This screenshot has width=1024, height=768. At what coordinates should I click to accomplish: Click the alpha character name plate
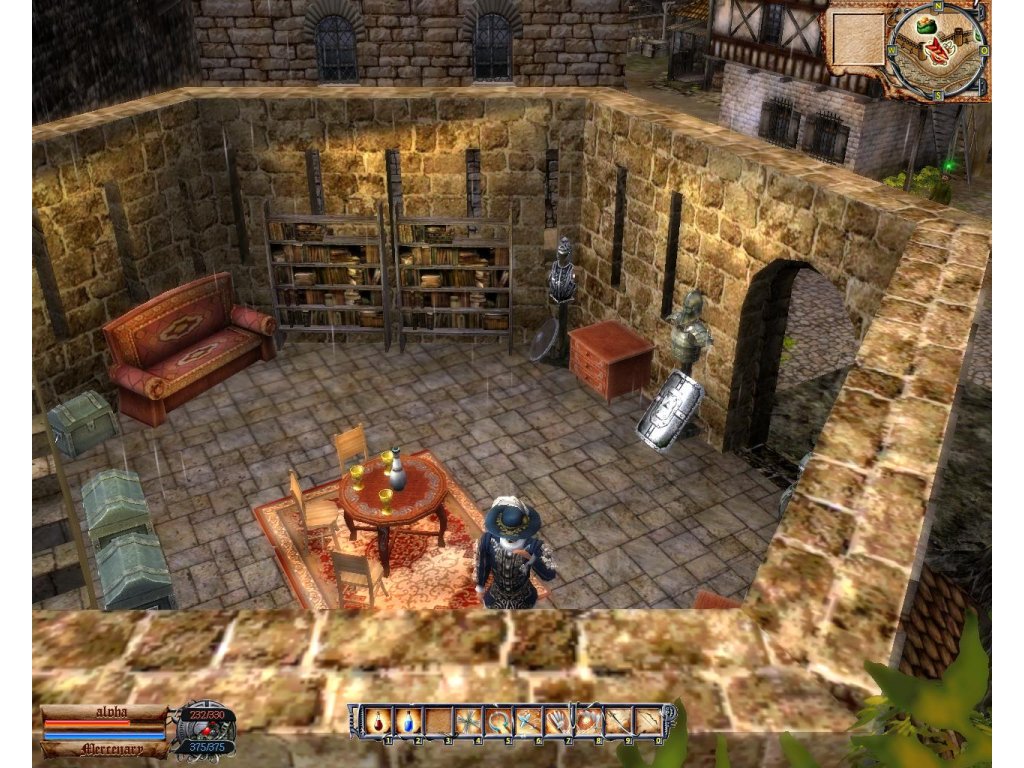pos(104,712)
